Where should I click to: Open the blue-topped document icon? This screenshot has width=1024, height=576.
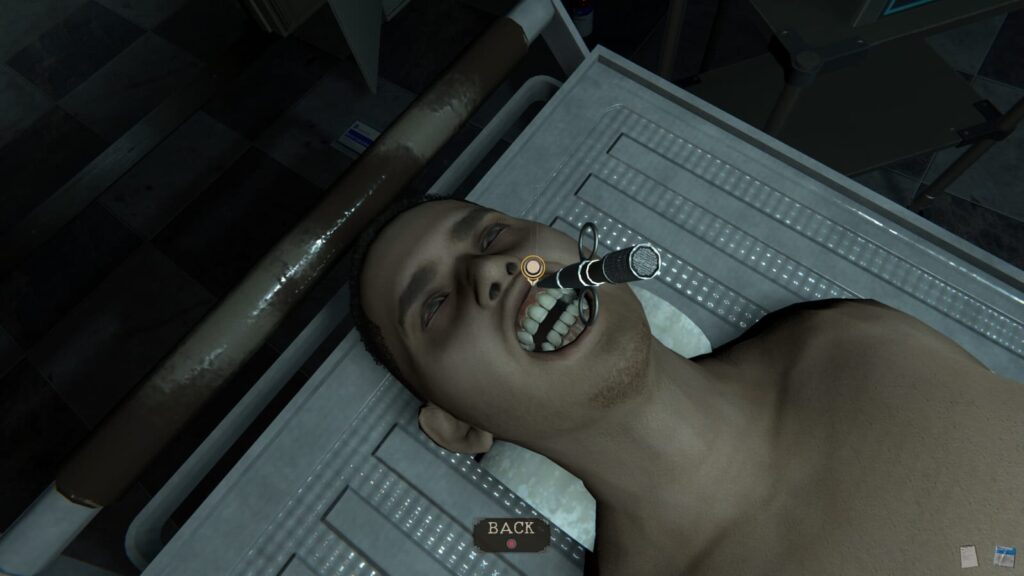1003,555
